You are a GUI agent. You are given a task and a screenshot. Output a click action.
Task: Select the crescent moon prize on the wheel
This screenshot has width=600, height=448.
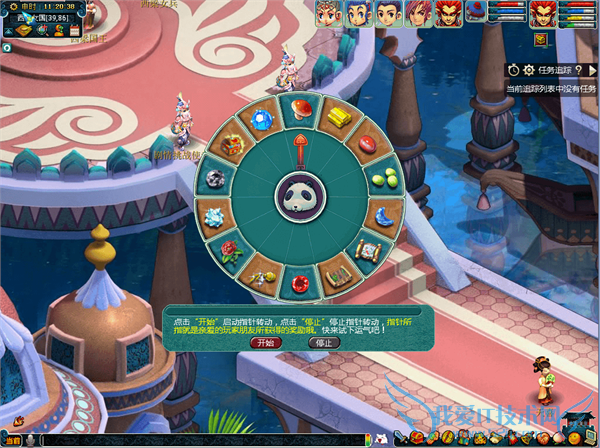pyautogui.click(x=381, y=215)
